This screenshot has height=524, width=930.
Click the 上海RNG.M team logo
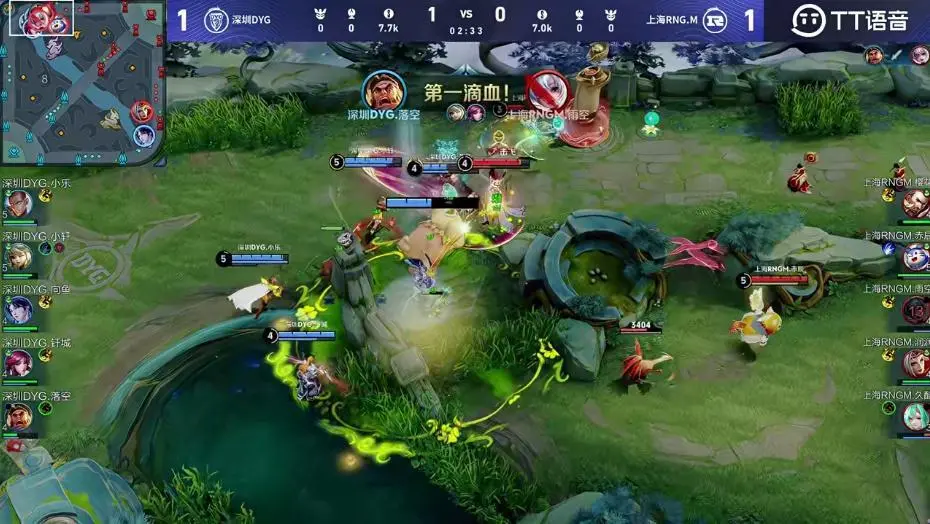tap(714, 20)
